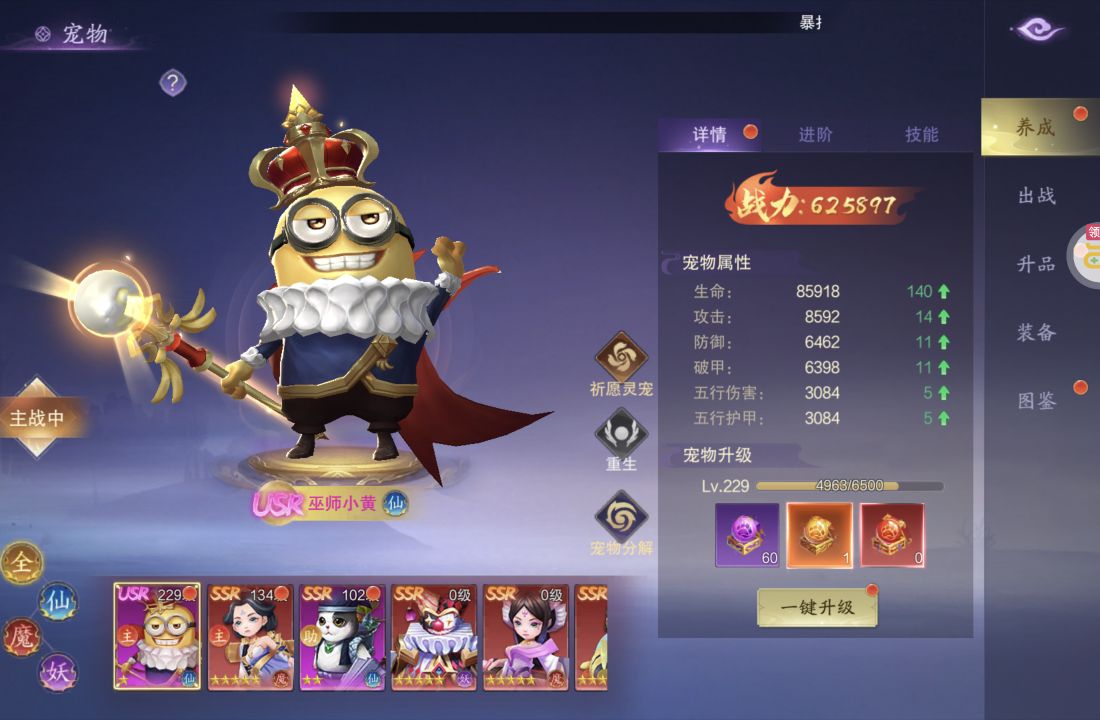Open the 出战 deployment menu
Screen dimensions: 1100x720
click(x=1037, y=196)
